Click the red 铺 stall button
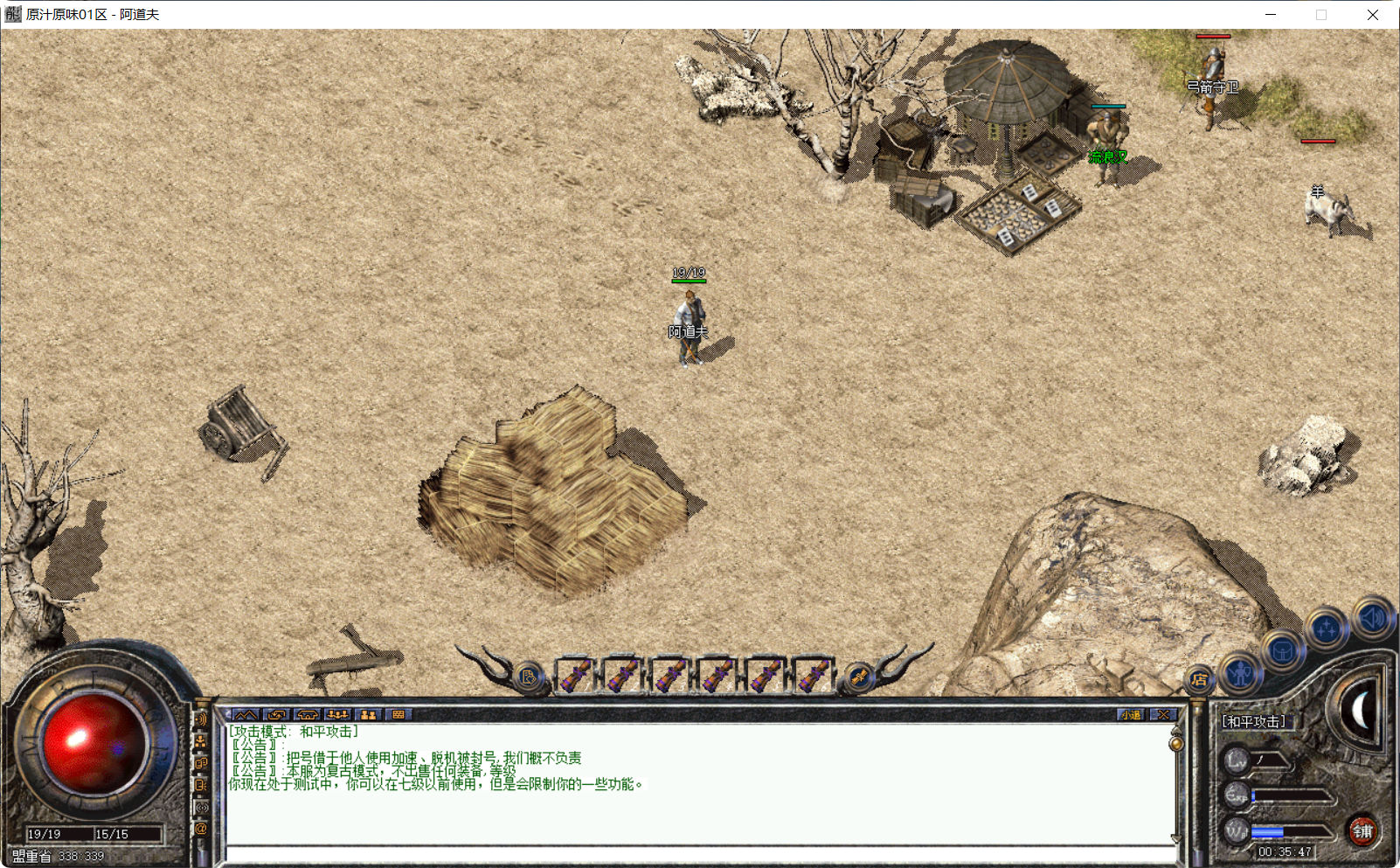Image resolution: width=1400 pixels, height=868 pixels. (x=1362, y=831)
